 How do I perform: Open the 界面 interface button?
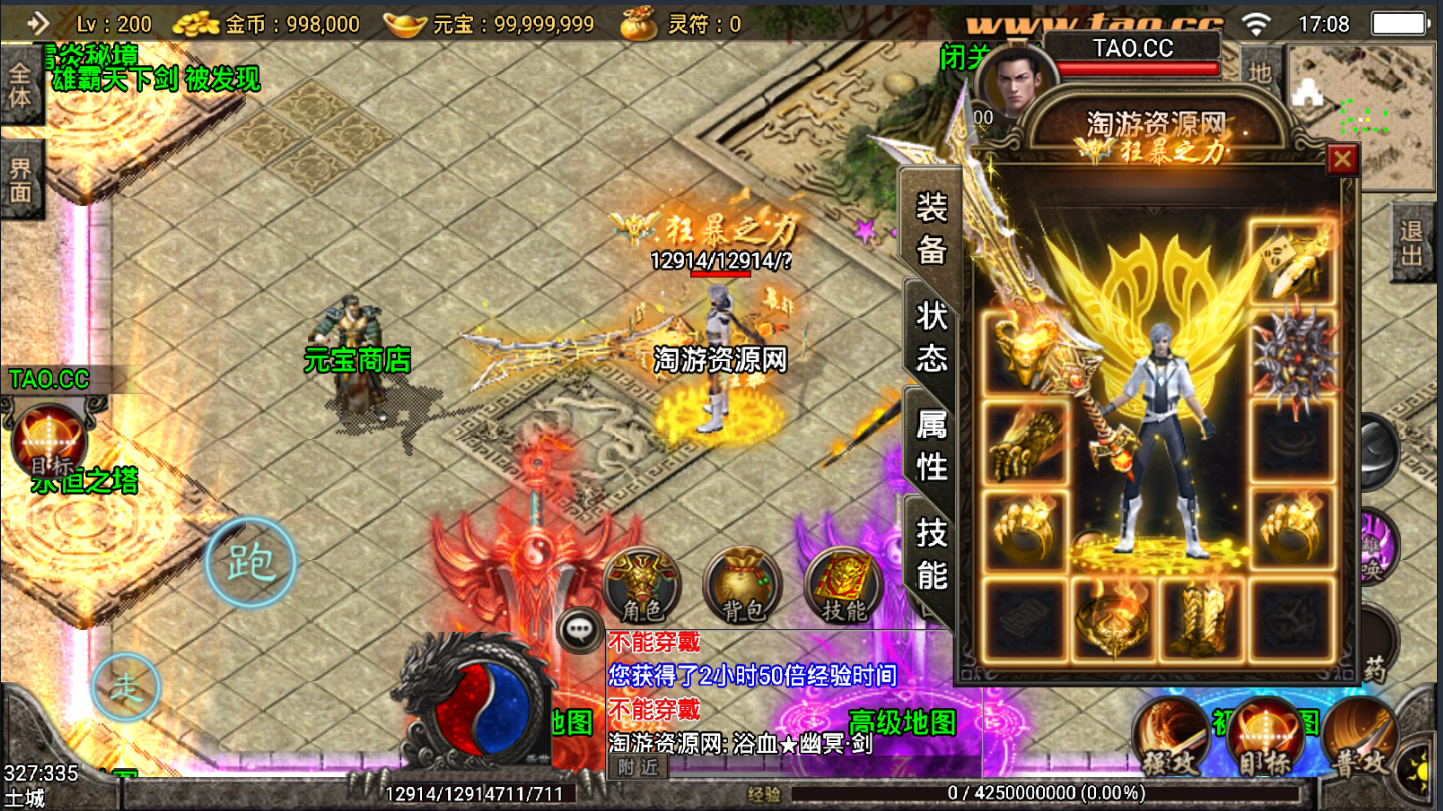pyautogui.click(x=21, y=180)
